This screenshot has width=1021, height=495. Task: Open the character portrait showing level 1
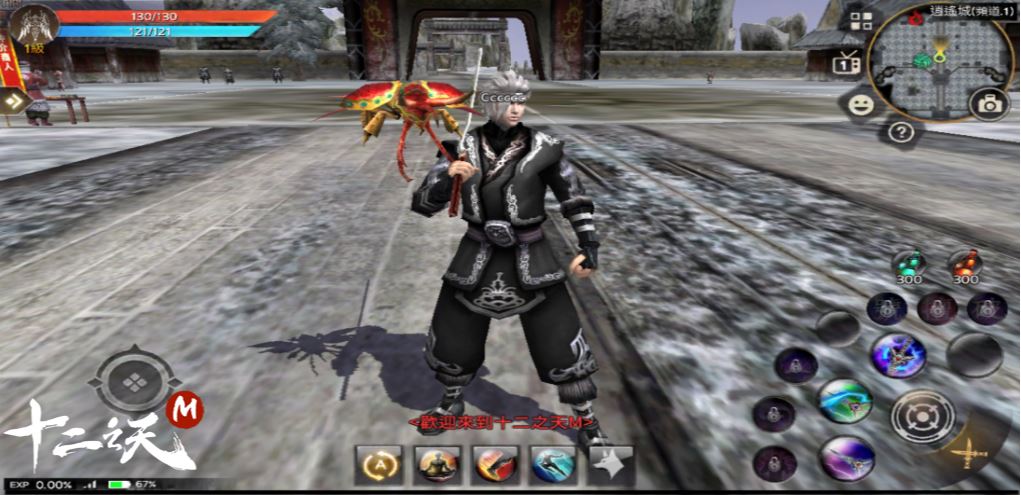(34, 26)
